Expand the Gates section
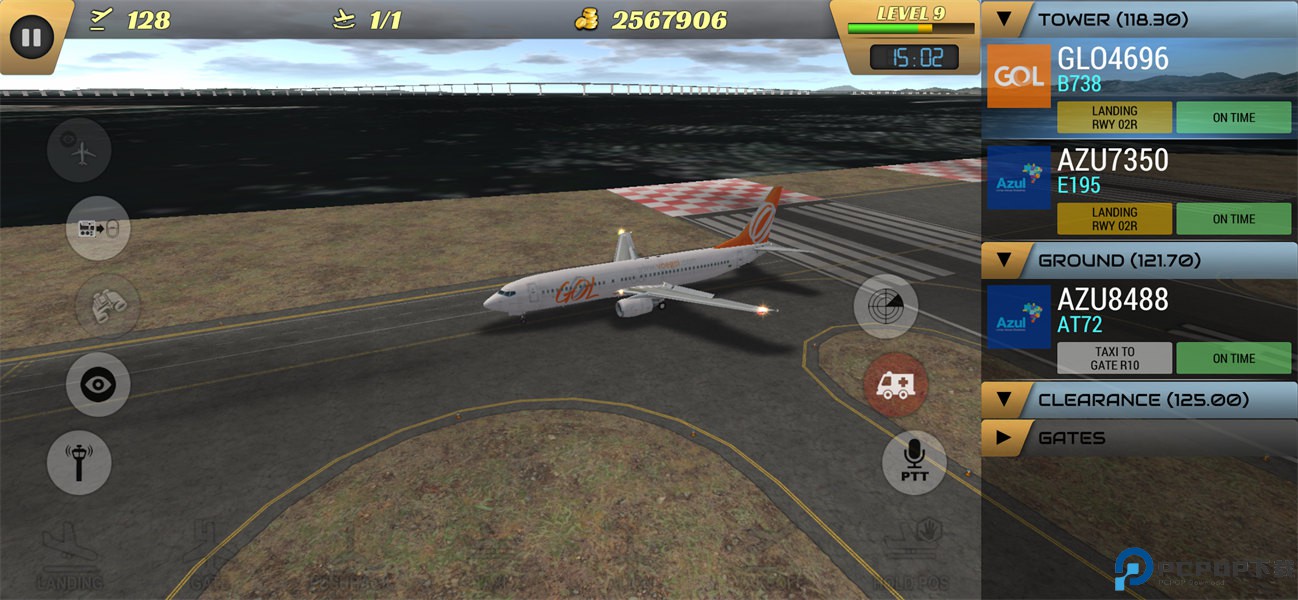 tap(1004, 438)
